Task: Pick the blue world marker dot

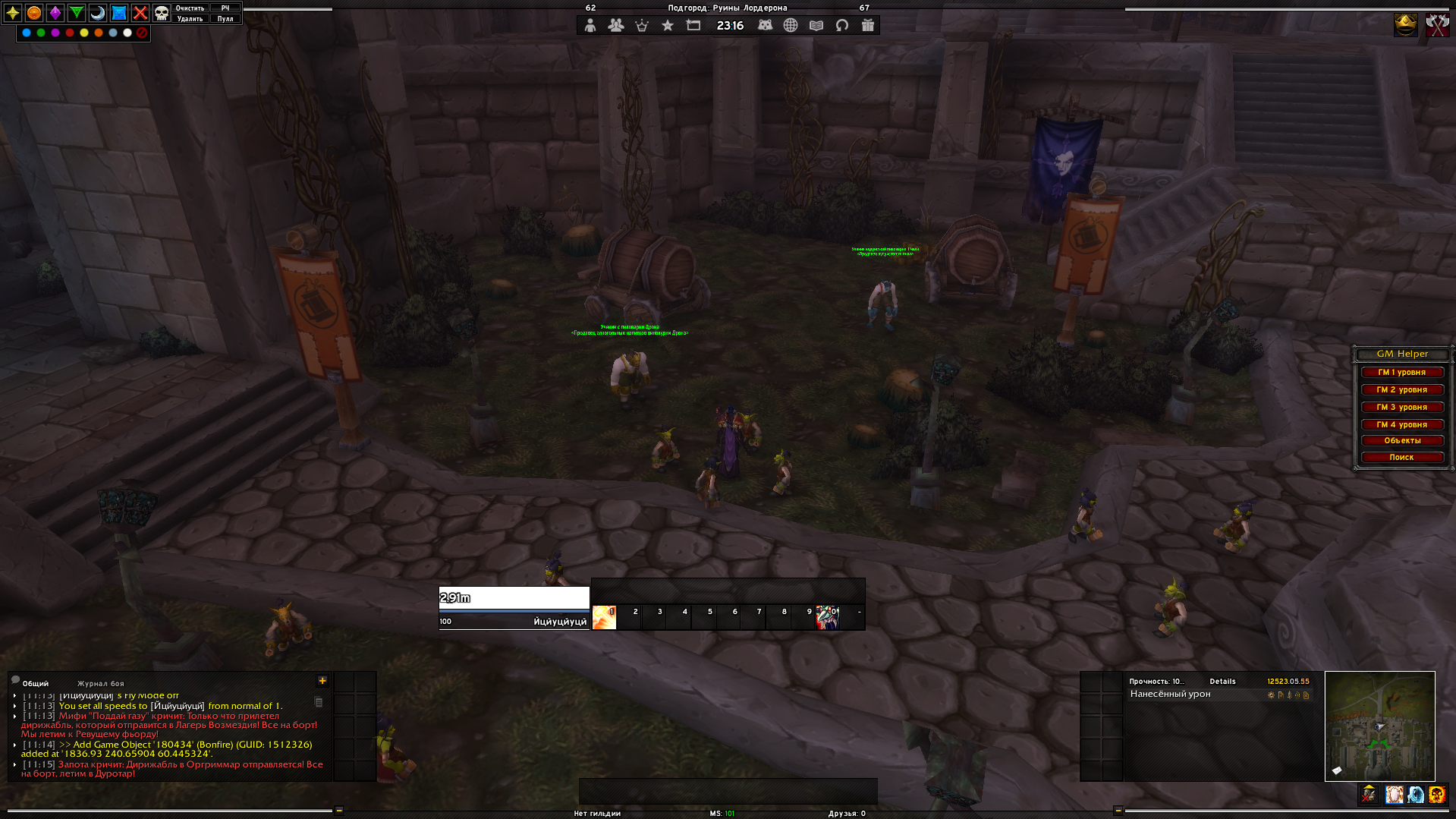Action: click(x=27, y=33)
